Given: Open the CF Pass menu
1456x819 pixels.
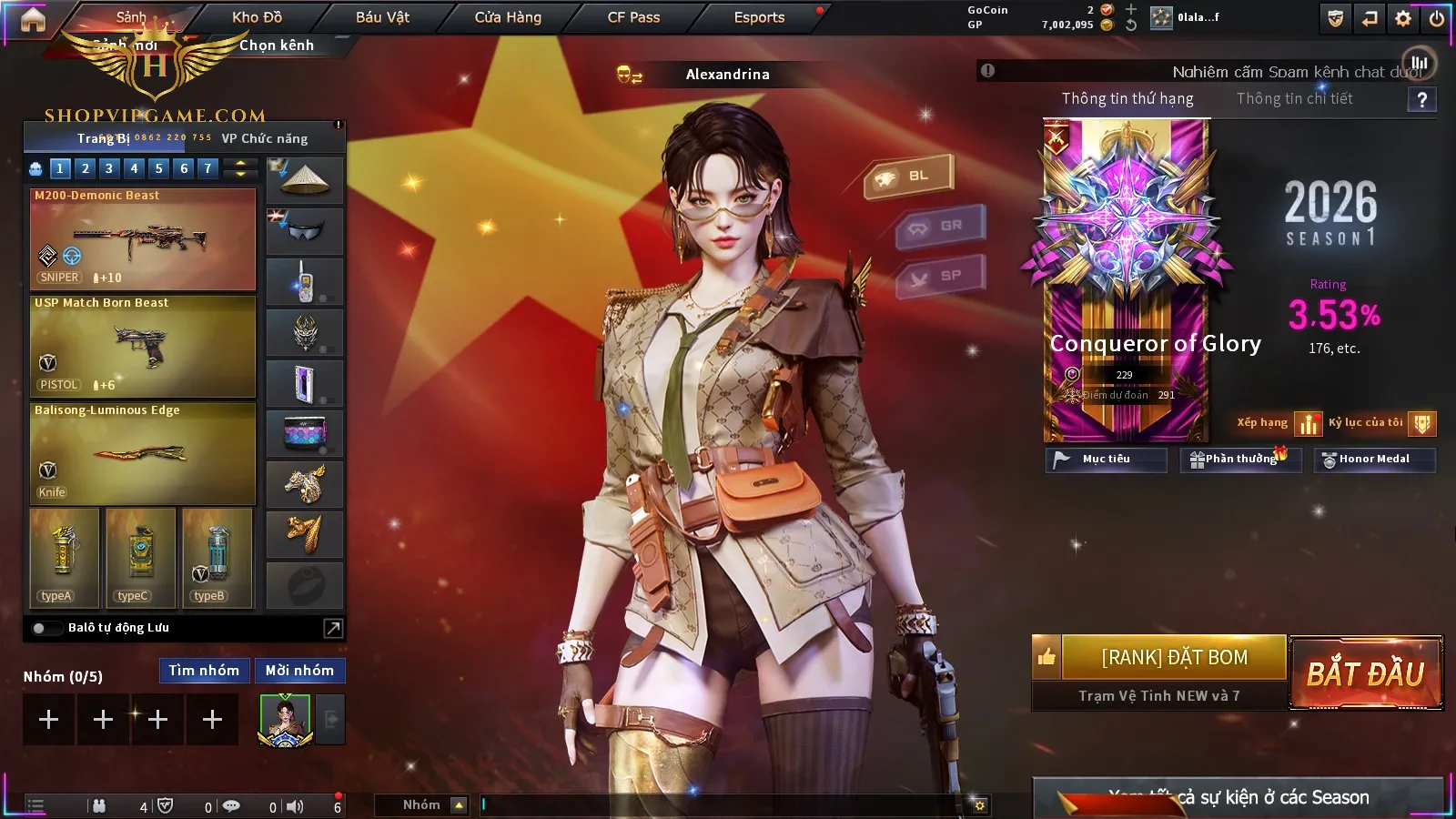Looking at the screenshot, I should [633, 17].
